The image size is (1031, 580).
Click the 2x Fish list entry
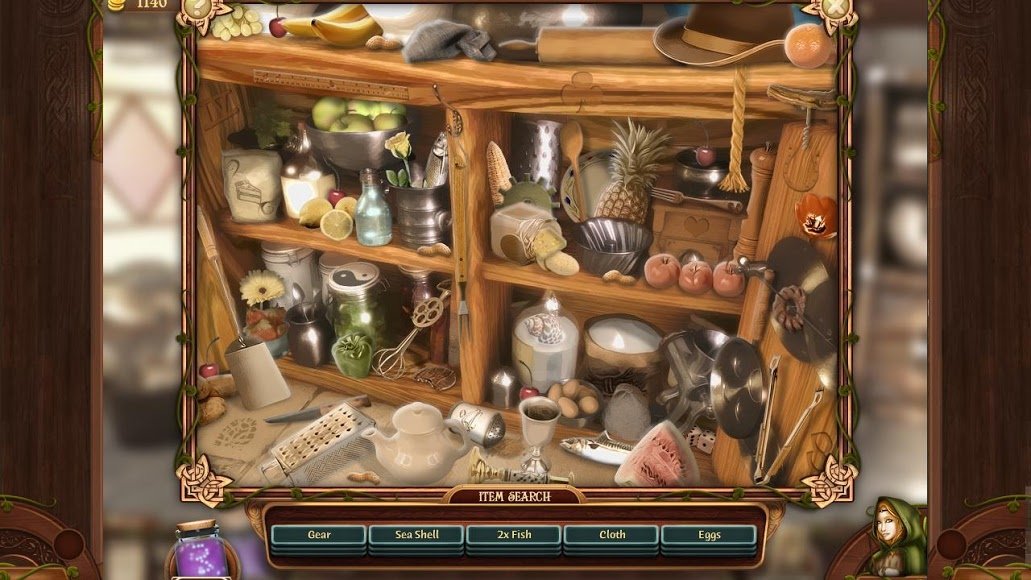click(514, 535)
